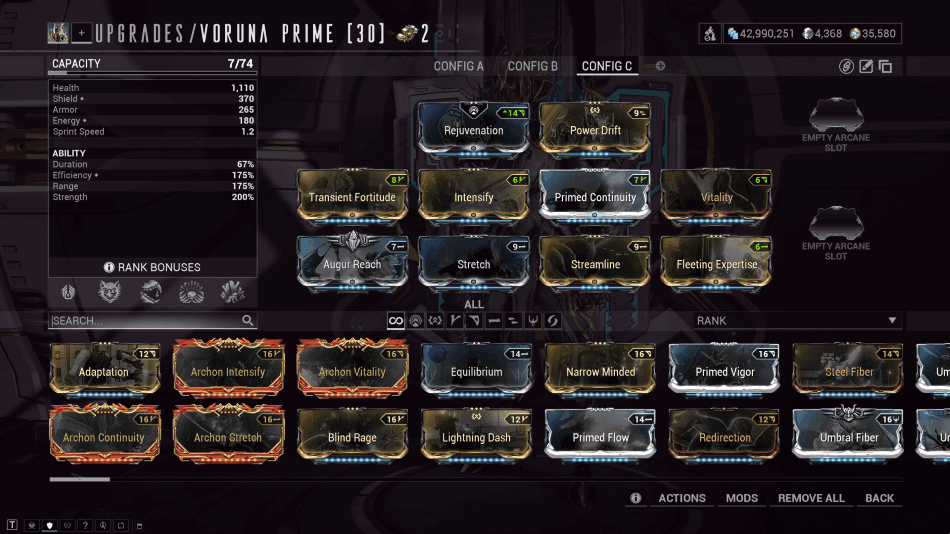Image resolution: width=950 pixels, height=534 pixels.
Task: Pick the Primed Flow mod card
Action: click(601, 436)
